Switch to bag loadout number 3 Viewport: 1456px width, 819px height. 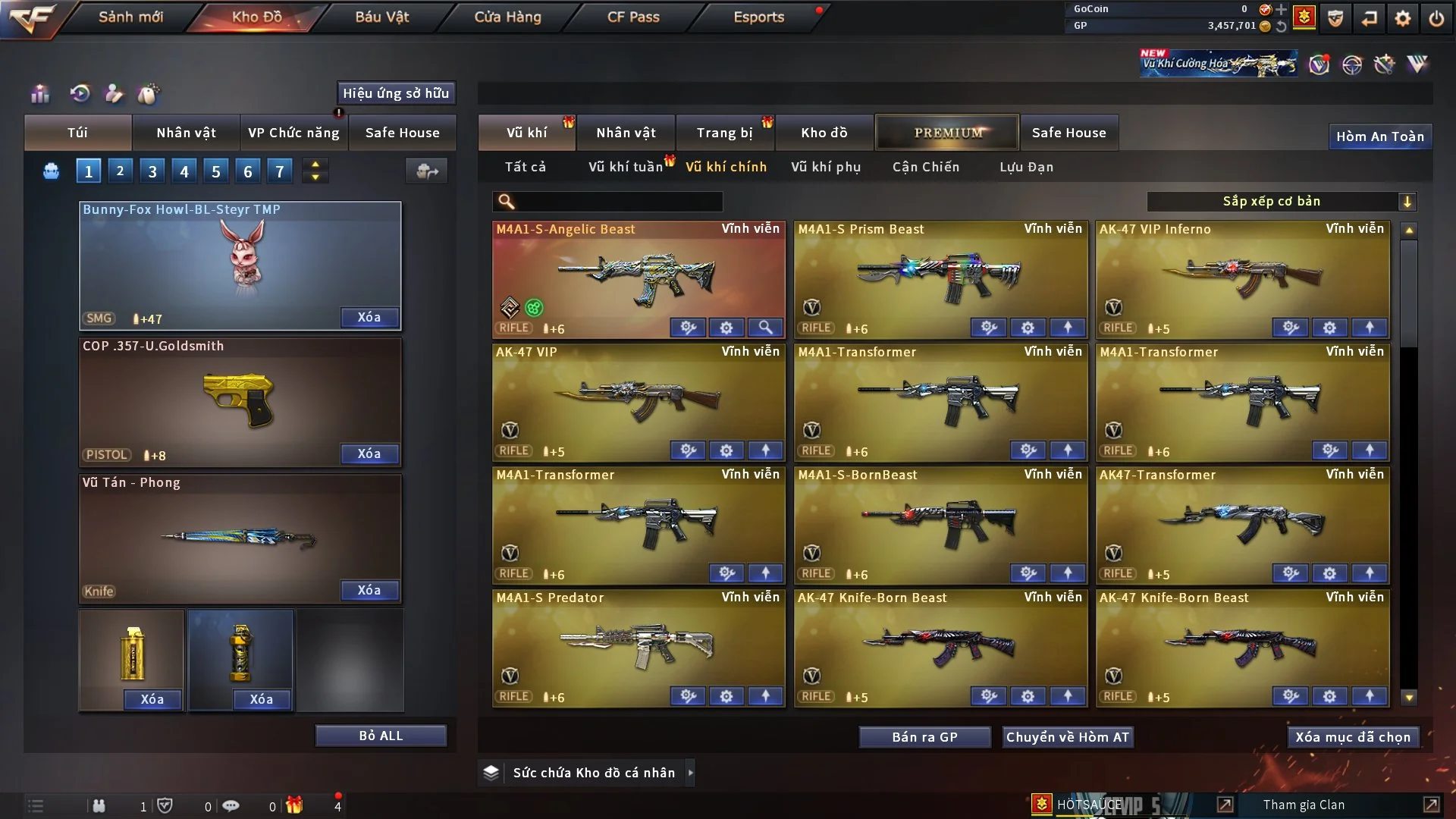click(152, 171)
